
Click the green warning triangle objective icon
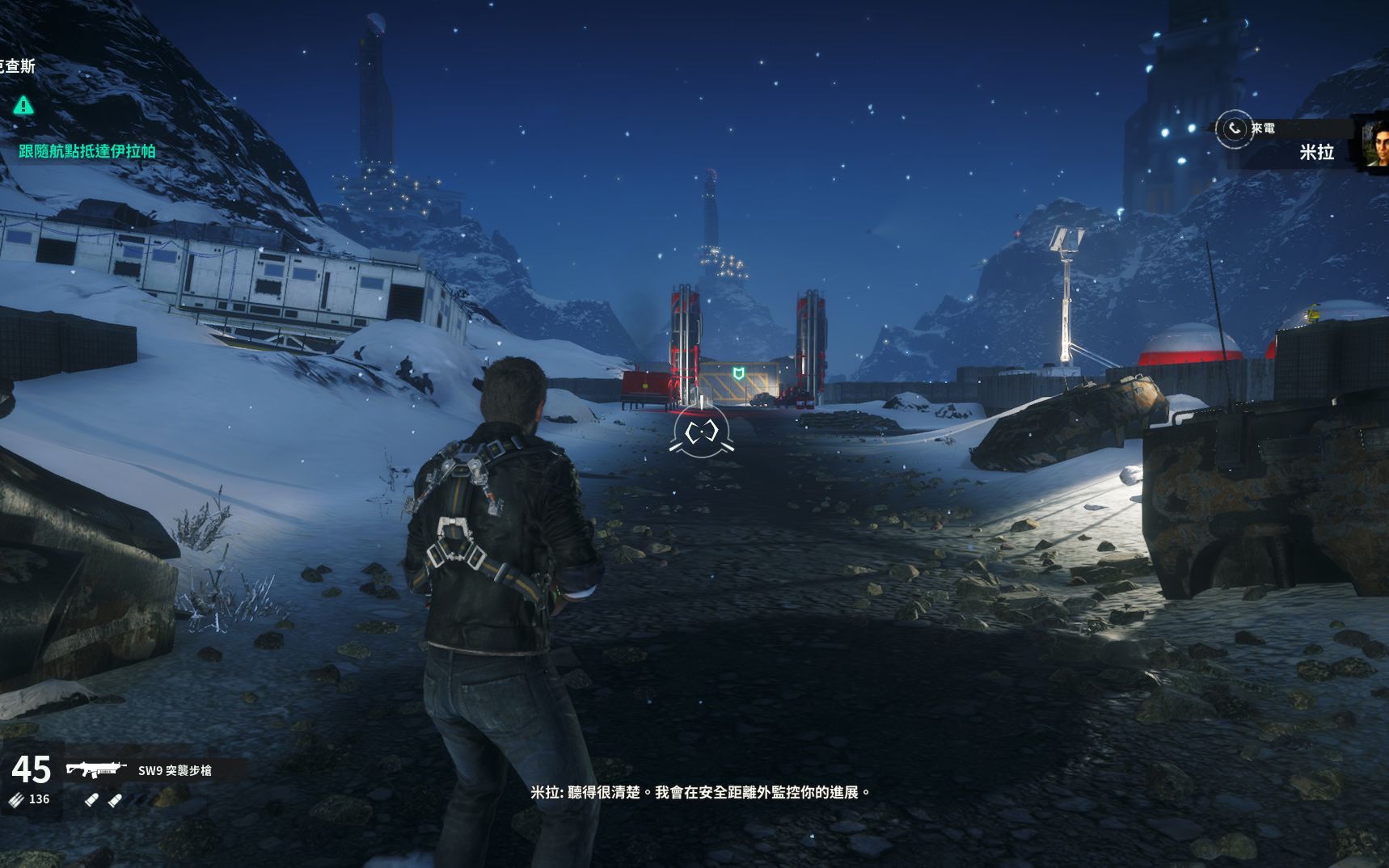(x=23, y=105)
